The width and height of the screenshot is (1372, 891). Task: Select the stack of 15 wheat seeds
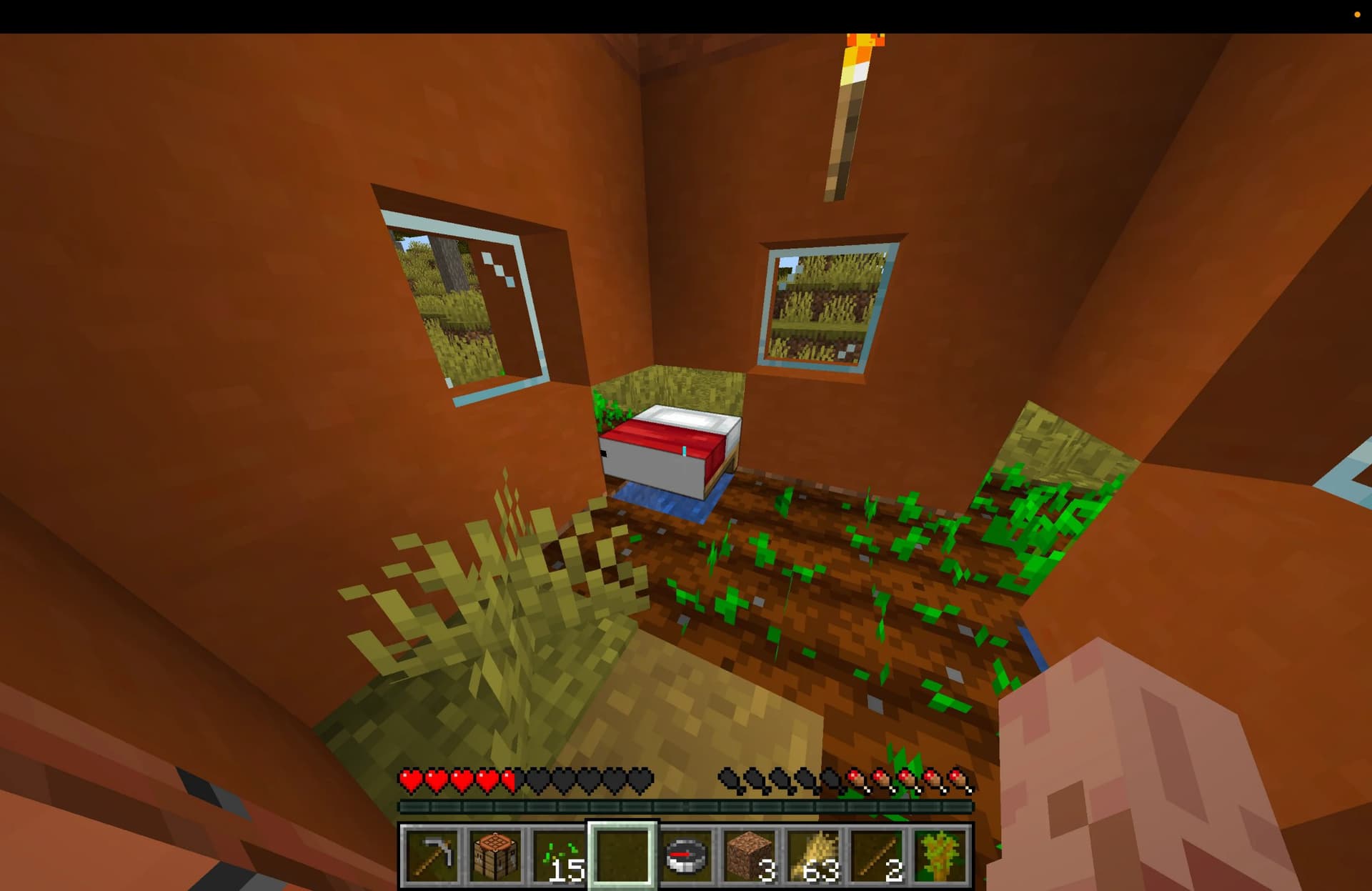click(x=557, y=855)
